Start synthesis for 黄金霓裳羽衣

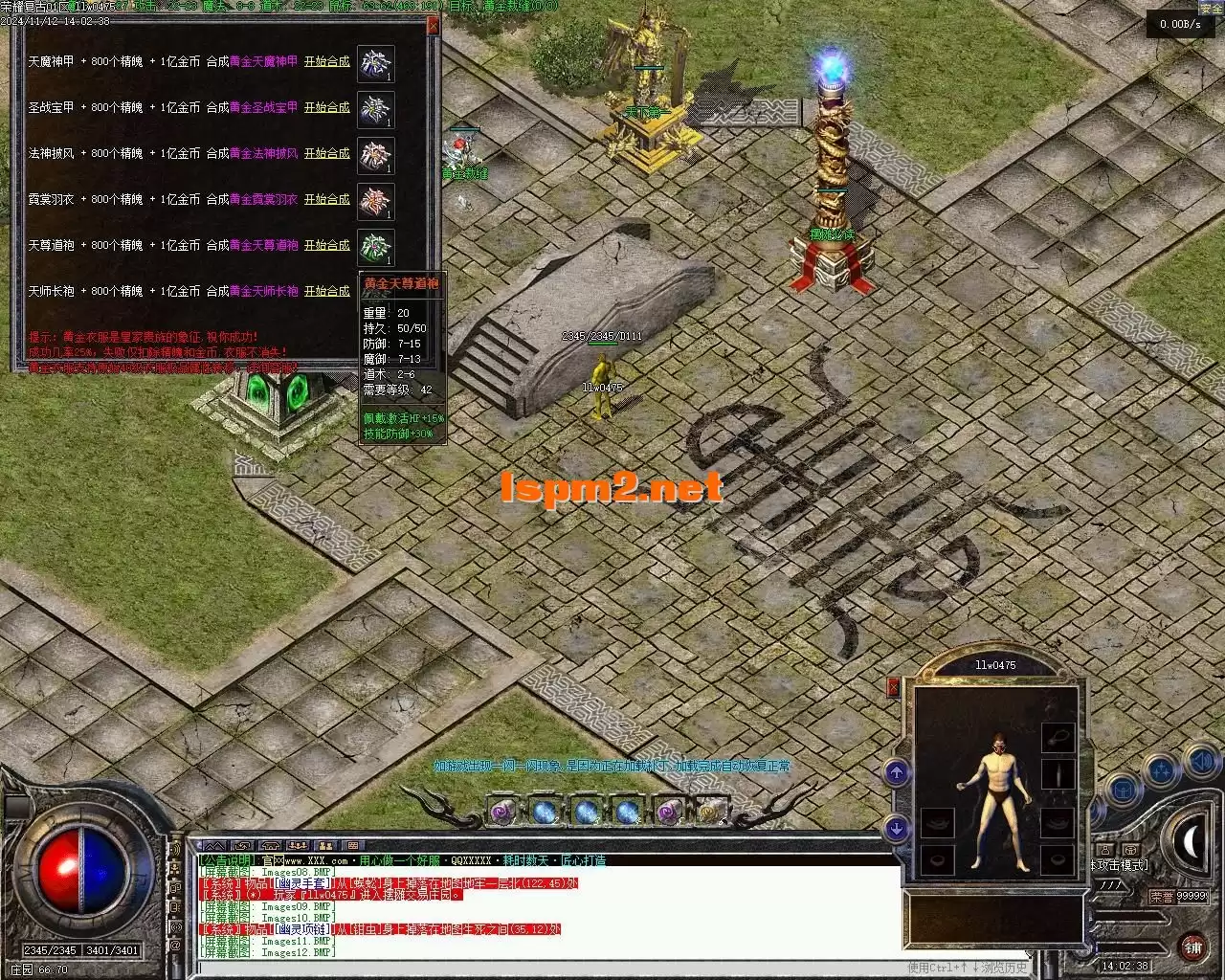(x=326, y=199)
